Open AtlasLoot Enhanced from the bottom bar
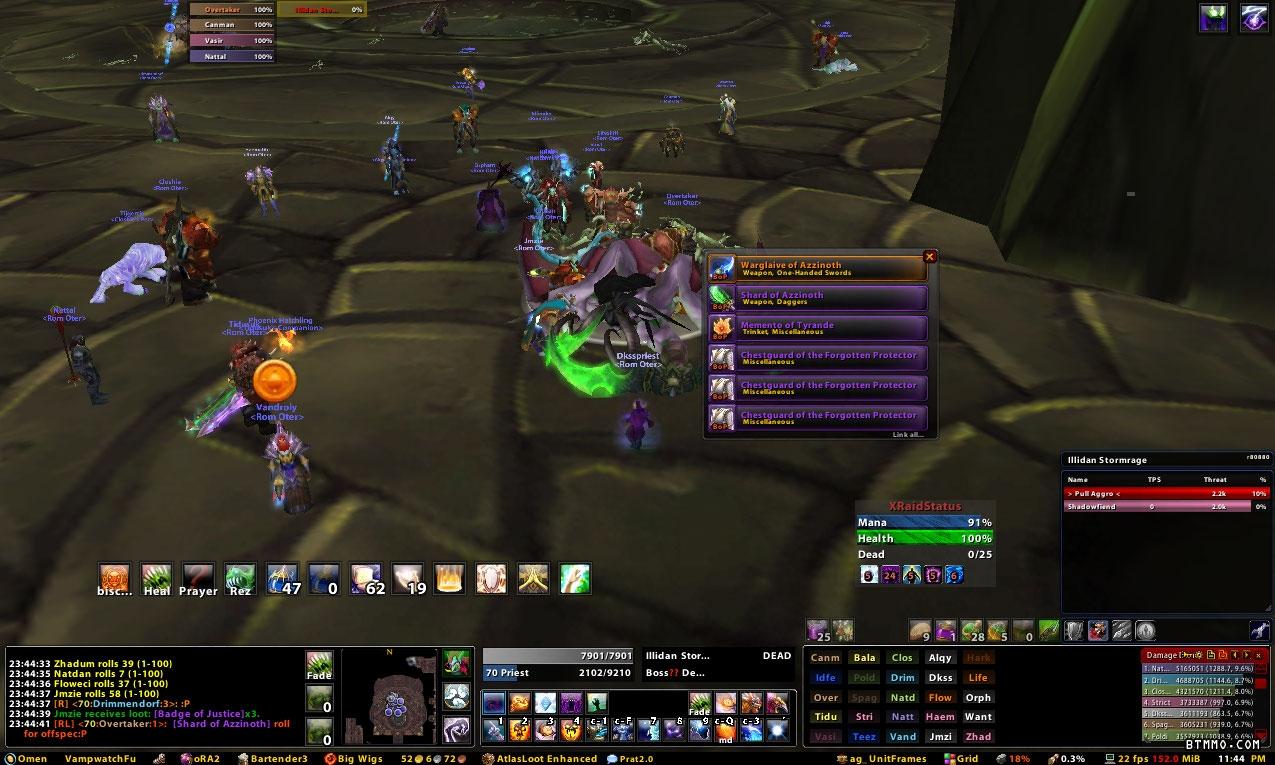Screen dimensions: 1275x765 (545, 759)
